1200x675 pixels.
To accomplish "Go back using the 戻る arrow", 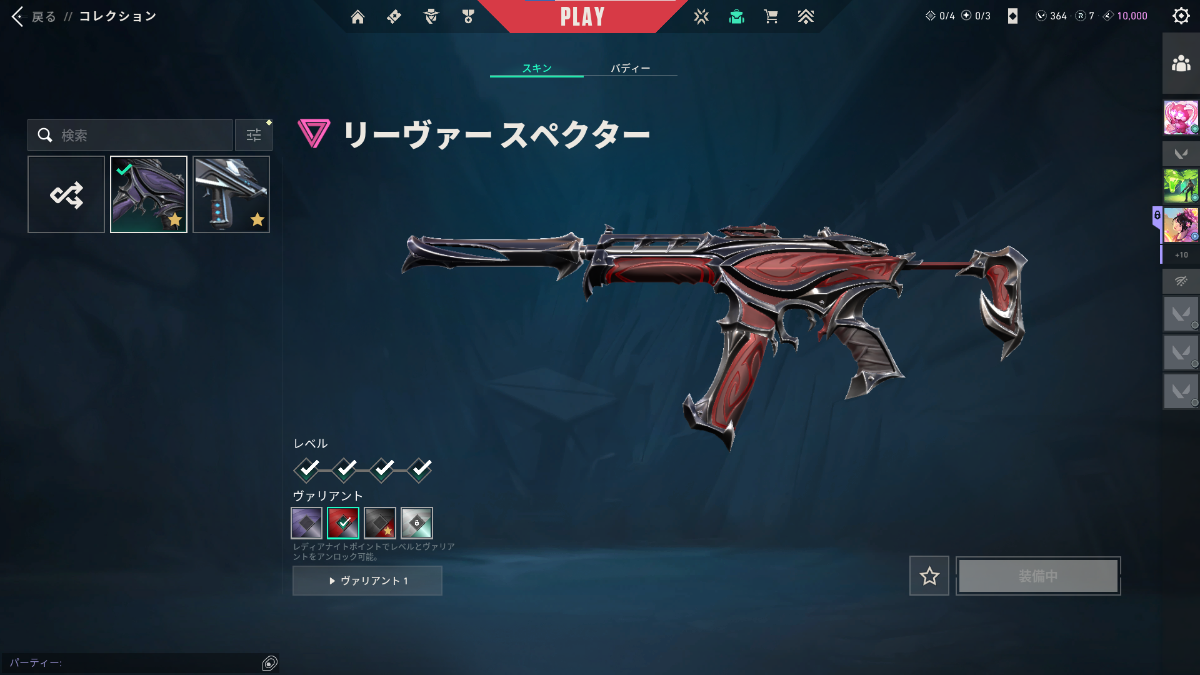I will point(18,17).
